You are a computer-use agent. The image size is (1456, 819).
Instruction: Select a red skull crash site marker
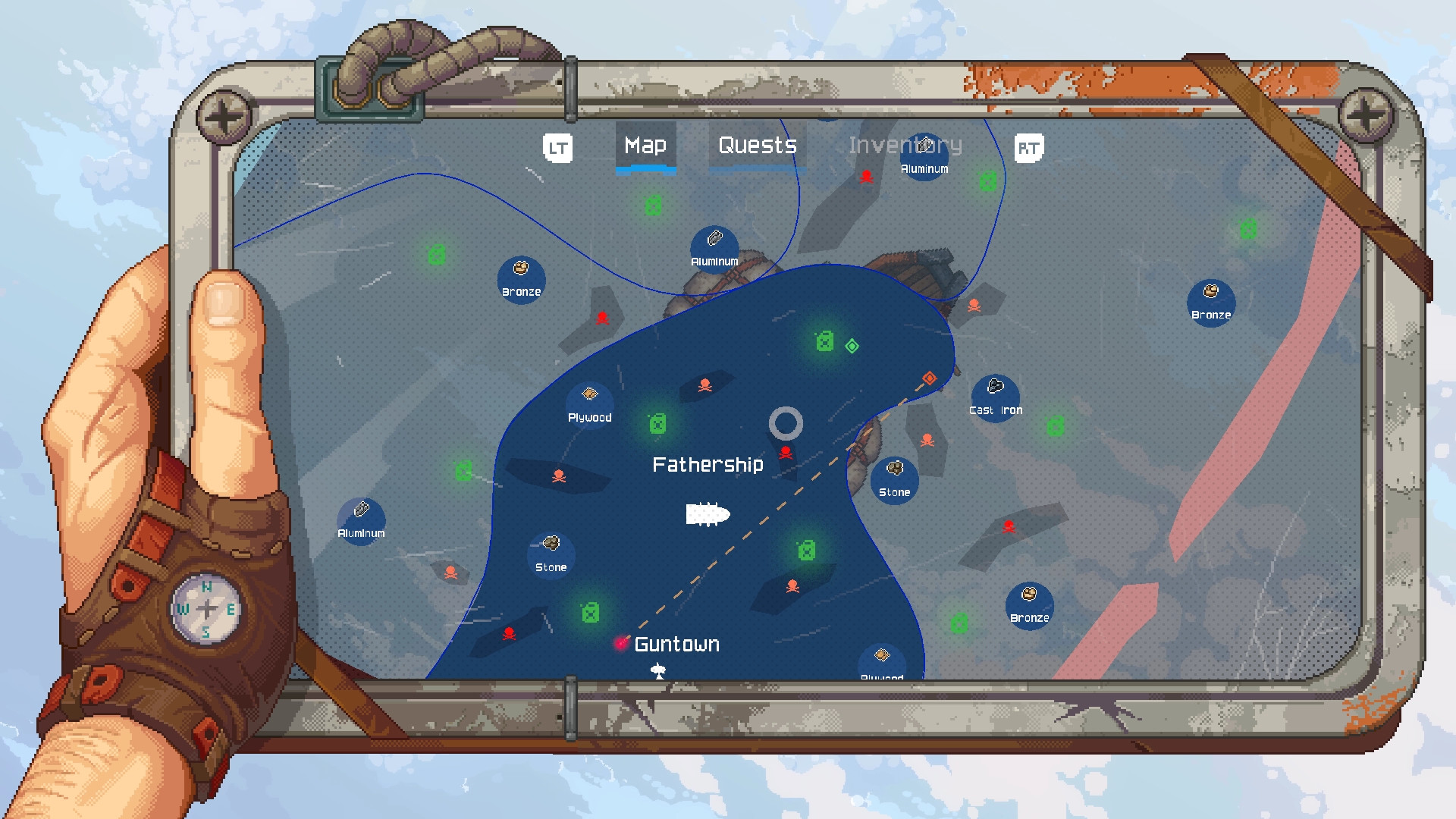705,384
